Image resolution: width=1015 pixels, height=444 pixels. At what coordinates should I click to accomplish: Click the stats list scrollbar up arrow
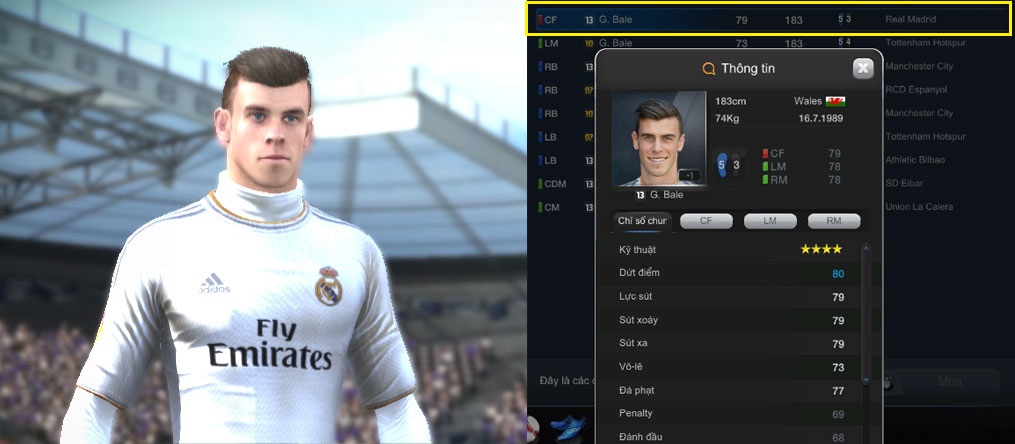(x=867, y=246)
